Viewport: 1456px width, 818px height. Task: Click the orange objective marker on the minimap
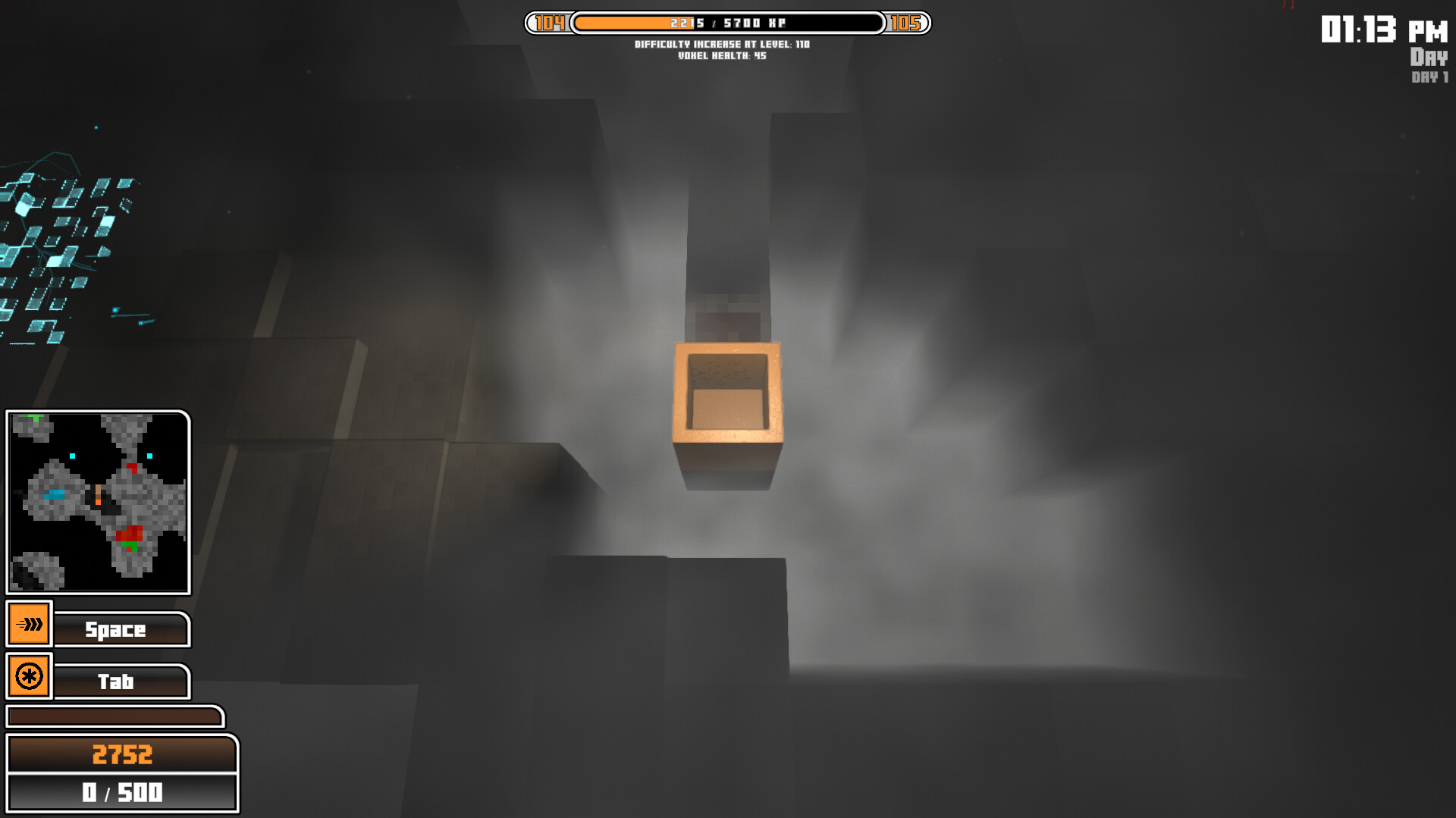pos(98,497)
